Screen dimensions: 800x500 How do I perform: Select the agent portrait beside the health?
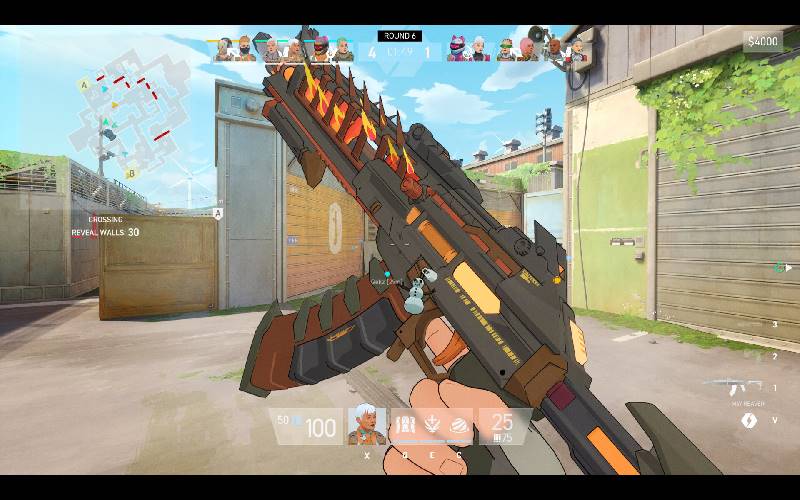pyautogui.click(x=366, y=425)
